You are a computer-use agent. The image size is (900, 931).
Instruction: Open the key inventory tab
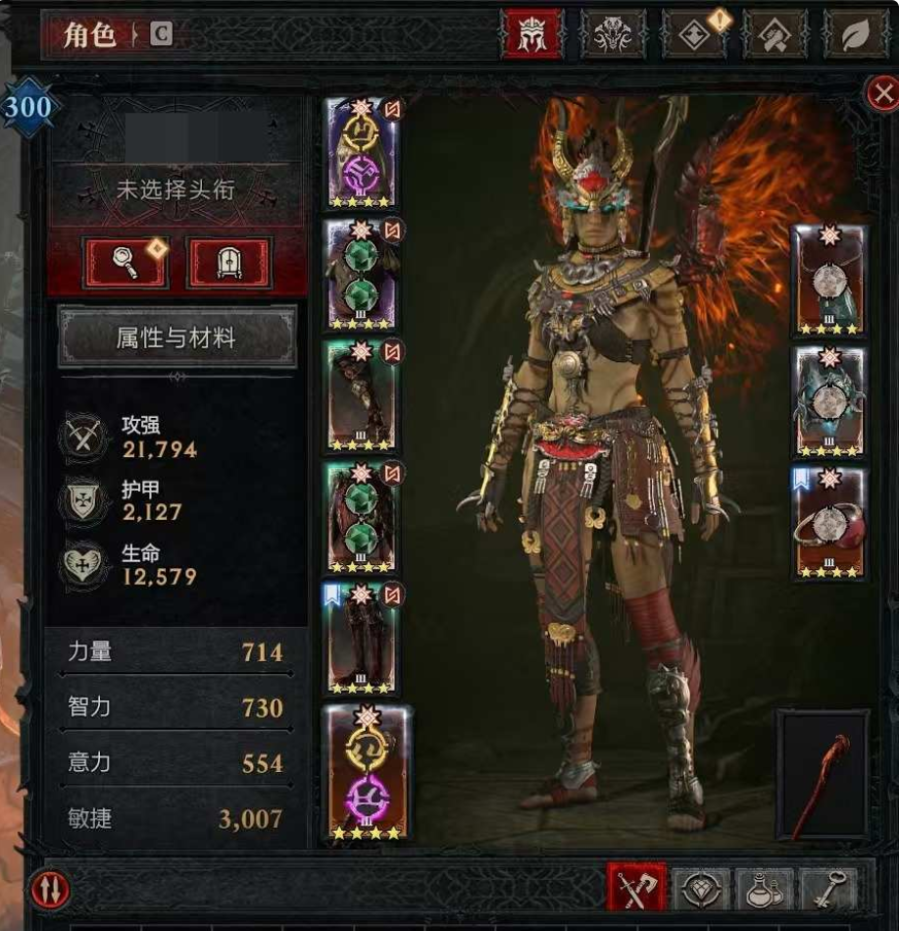tap(828, 888)
